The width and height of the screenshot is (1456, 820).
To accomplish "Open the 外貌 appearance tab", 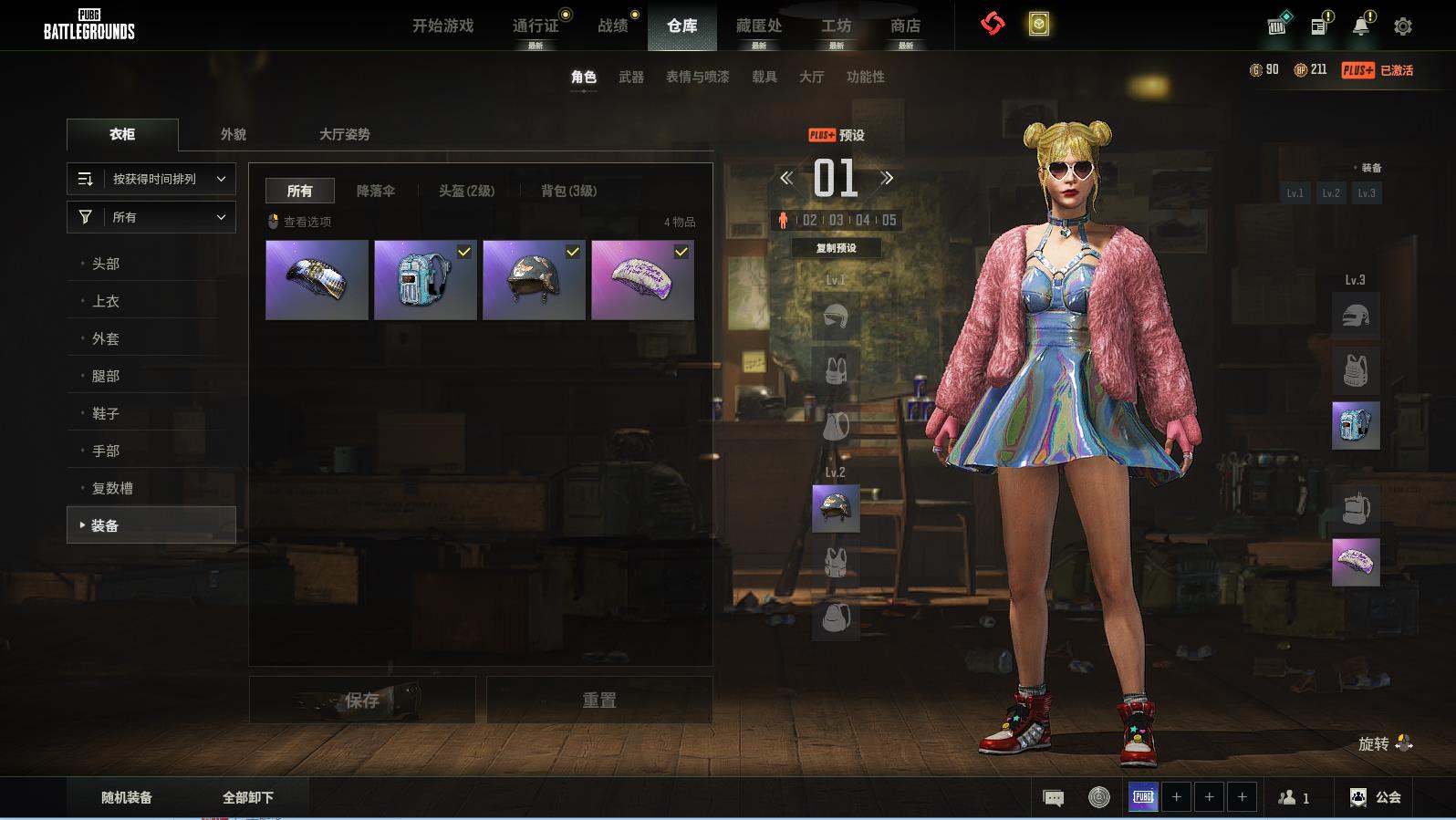I will (233, 134).
